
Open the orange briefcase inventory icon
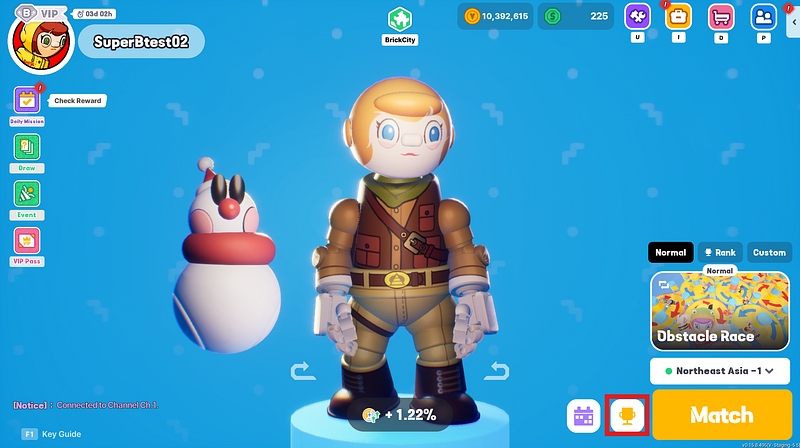tap(679, 17)
